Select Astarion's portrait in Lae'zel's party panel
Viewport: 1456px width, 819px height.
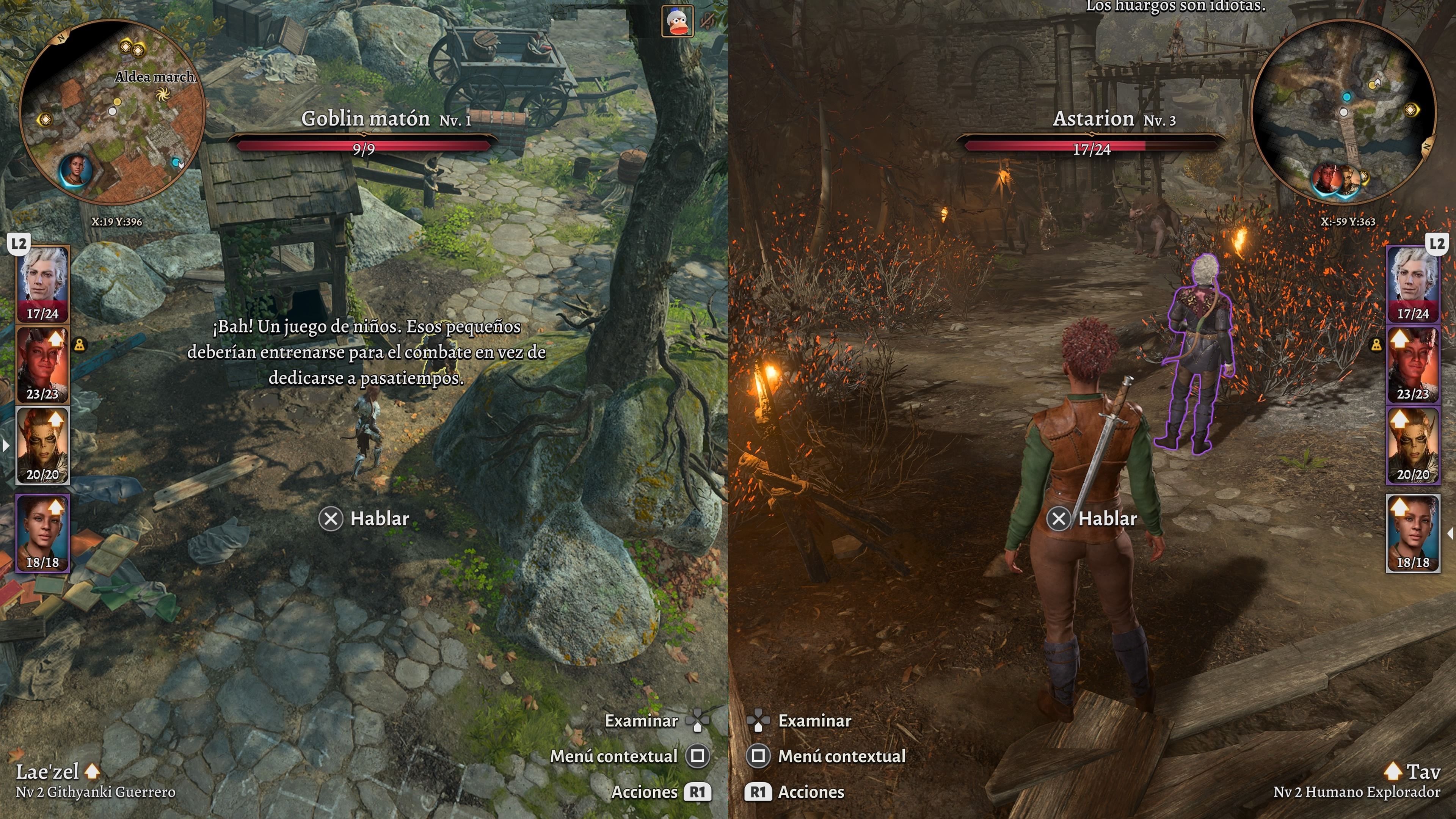coord(43,284)
